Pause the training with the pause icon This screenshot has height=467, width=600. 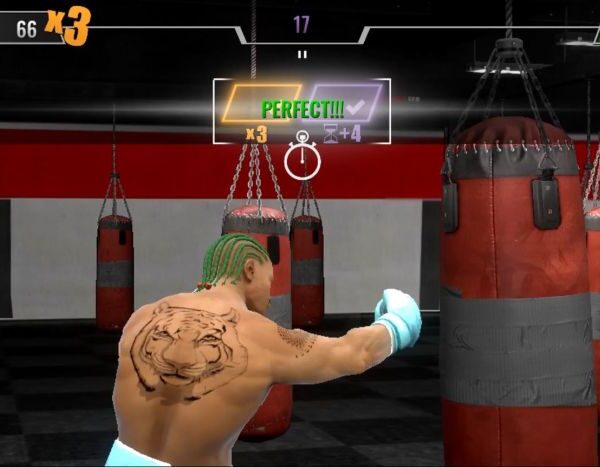point(301,54)
